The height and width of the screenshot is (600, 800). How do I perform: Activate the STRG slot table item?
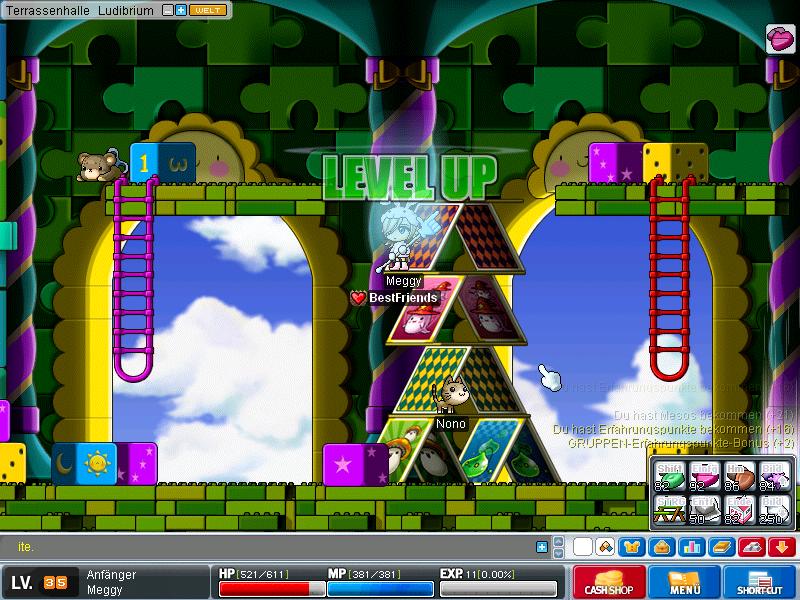tap(667, 509)
